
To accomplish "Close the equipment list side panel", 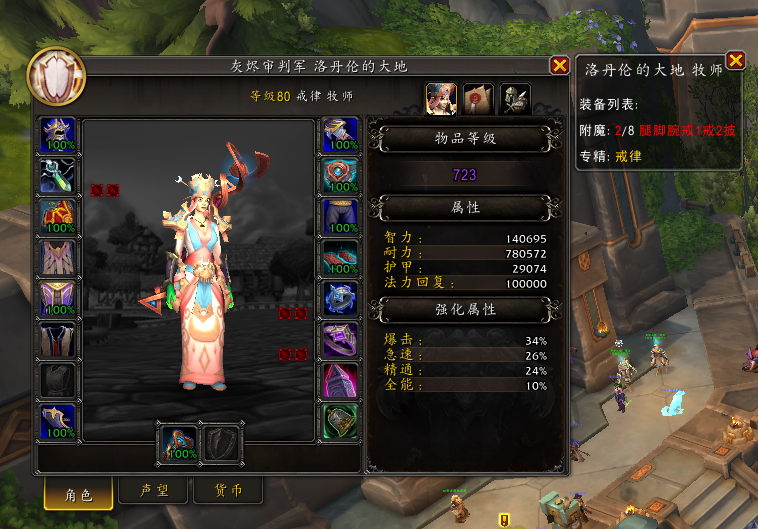I will click(x=735, y=61).
